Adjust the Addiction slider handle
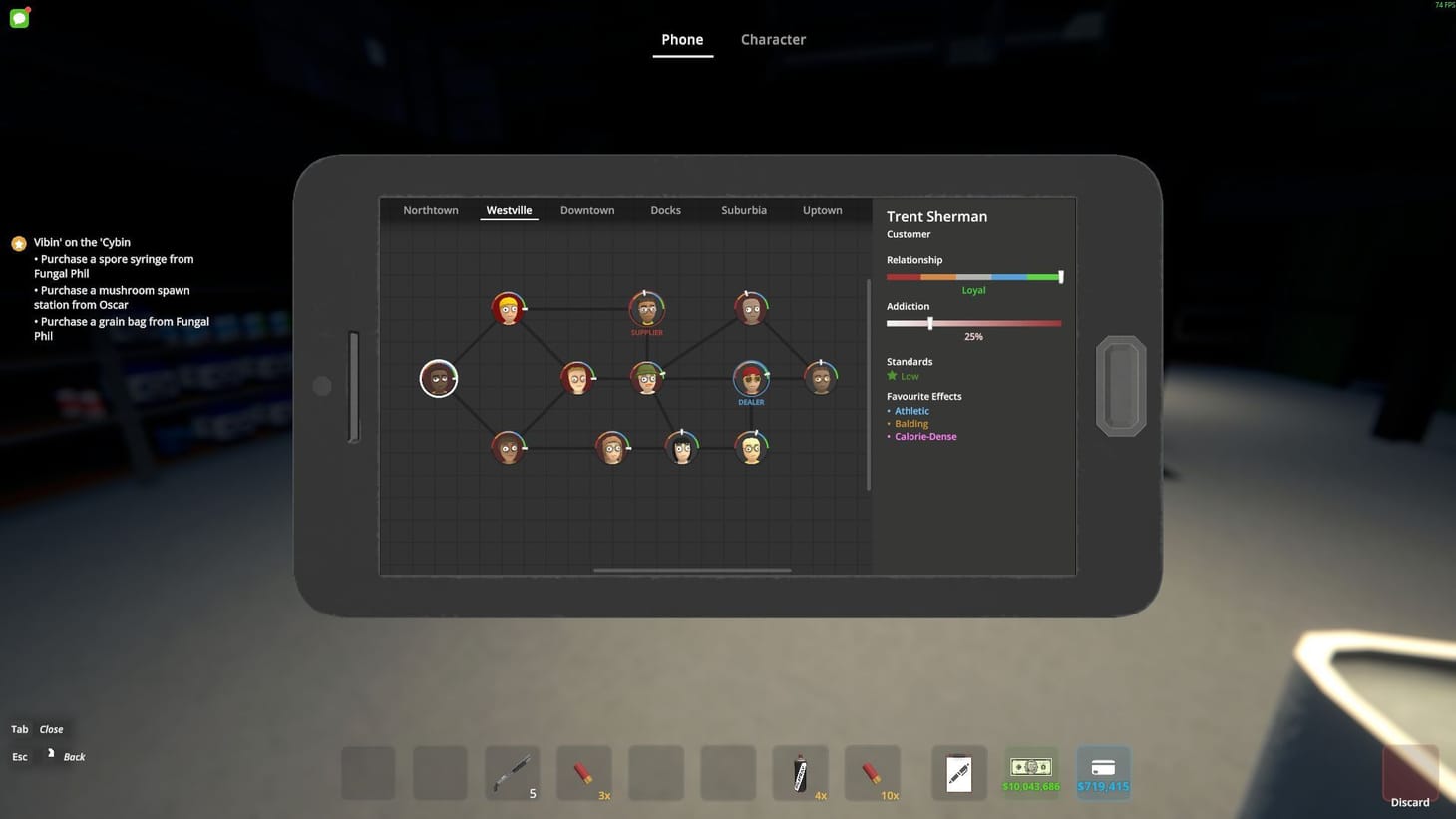The height and width of the screenshot is (819, 1456). coord(930,323)
